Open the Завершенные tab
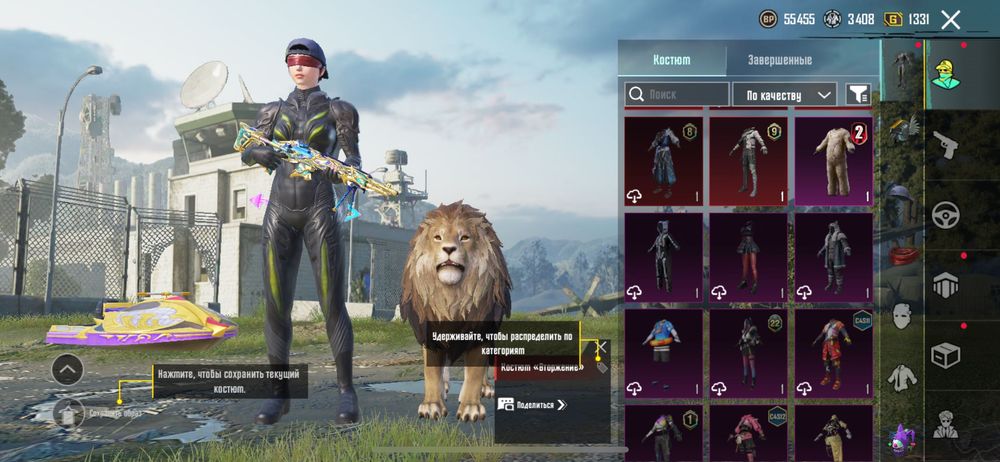This screenshot has height=462, width=1000. (780, 60)
